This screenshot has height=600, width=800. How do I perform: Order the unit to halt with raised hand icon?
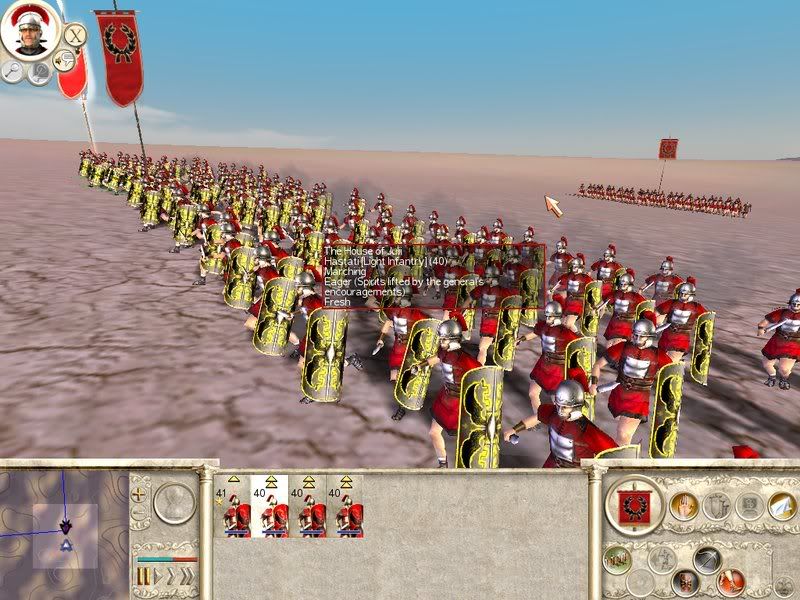[x=683, y=506]
